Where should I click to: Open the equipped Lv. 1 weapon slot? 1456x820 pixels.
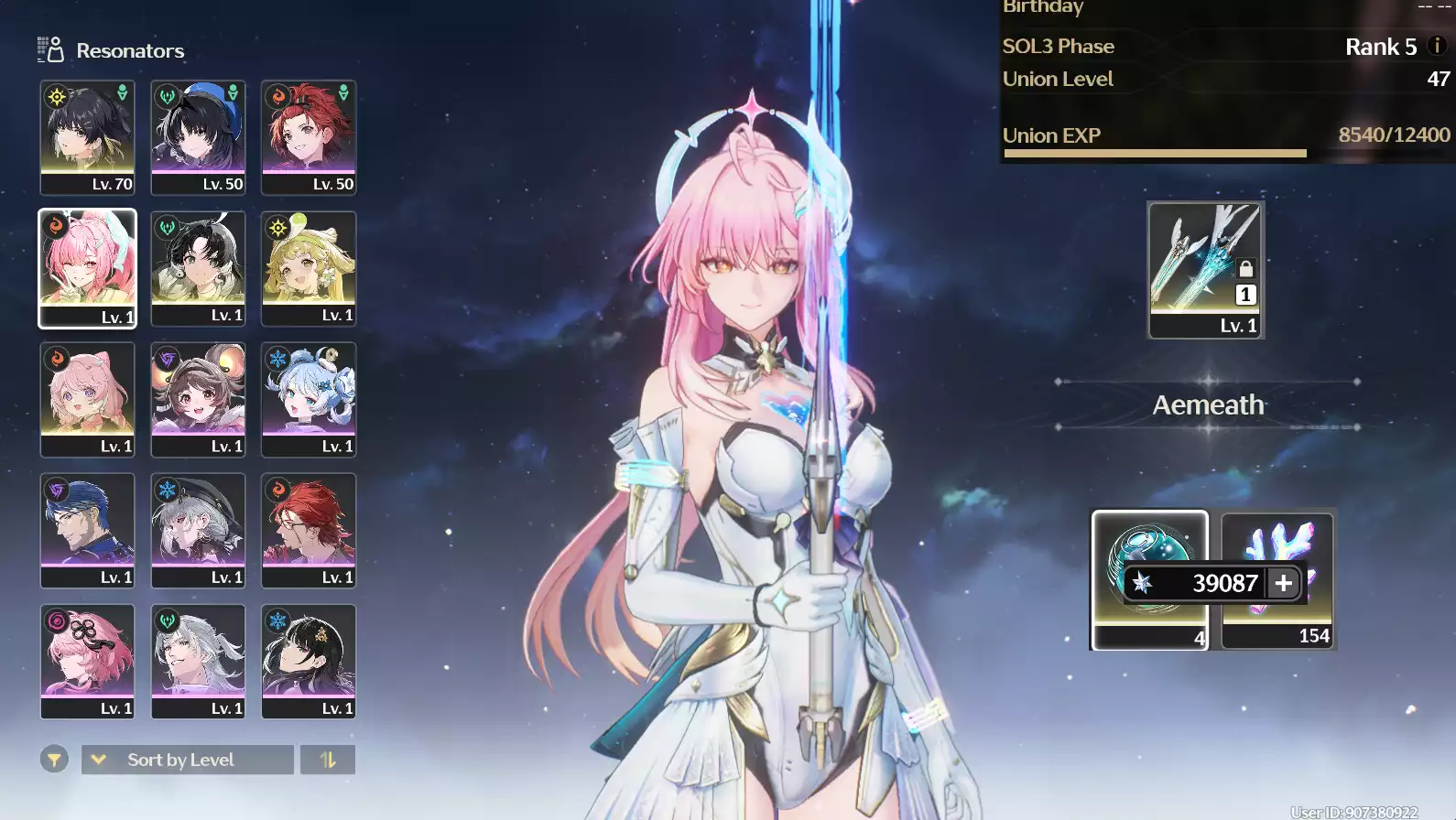1205,270
